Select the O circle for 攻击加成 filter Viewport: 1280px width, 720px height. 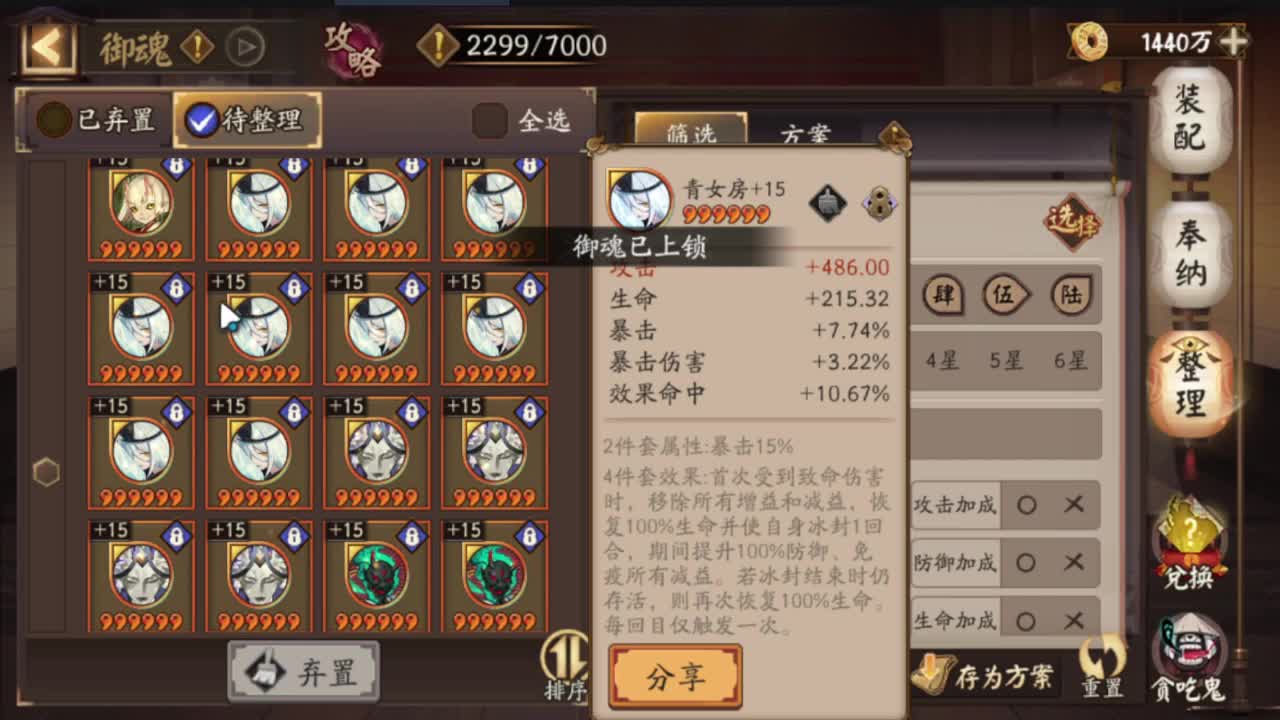(x=1028, y=505)
